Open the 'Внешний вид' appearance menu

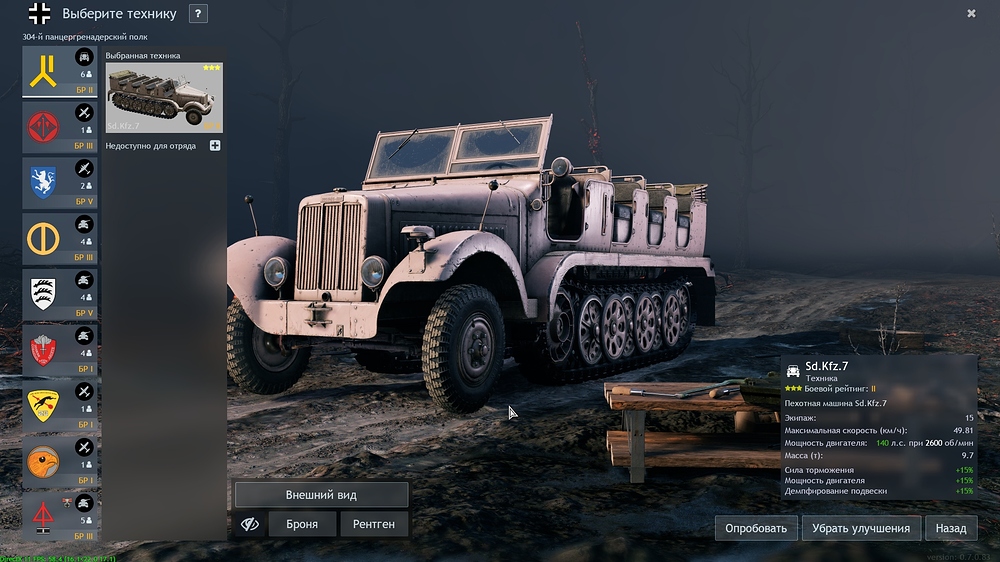pos(321,495)
